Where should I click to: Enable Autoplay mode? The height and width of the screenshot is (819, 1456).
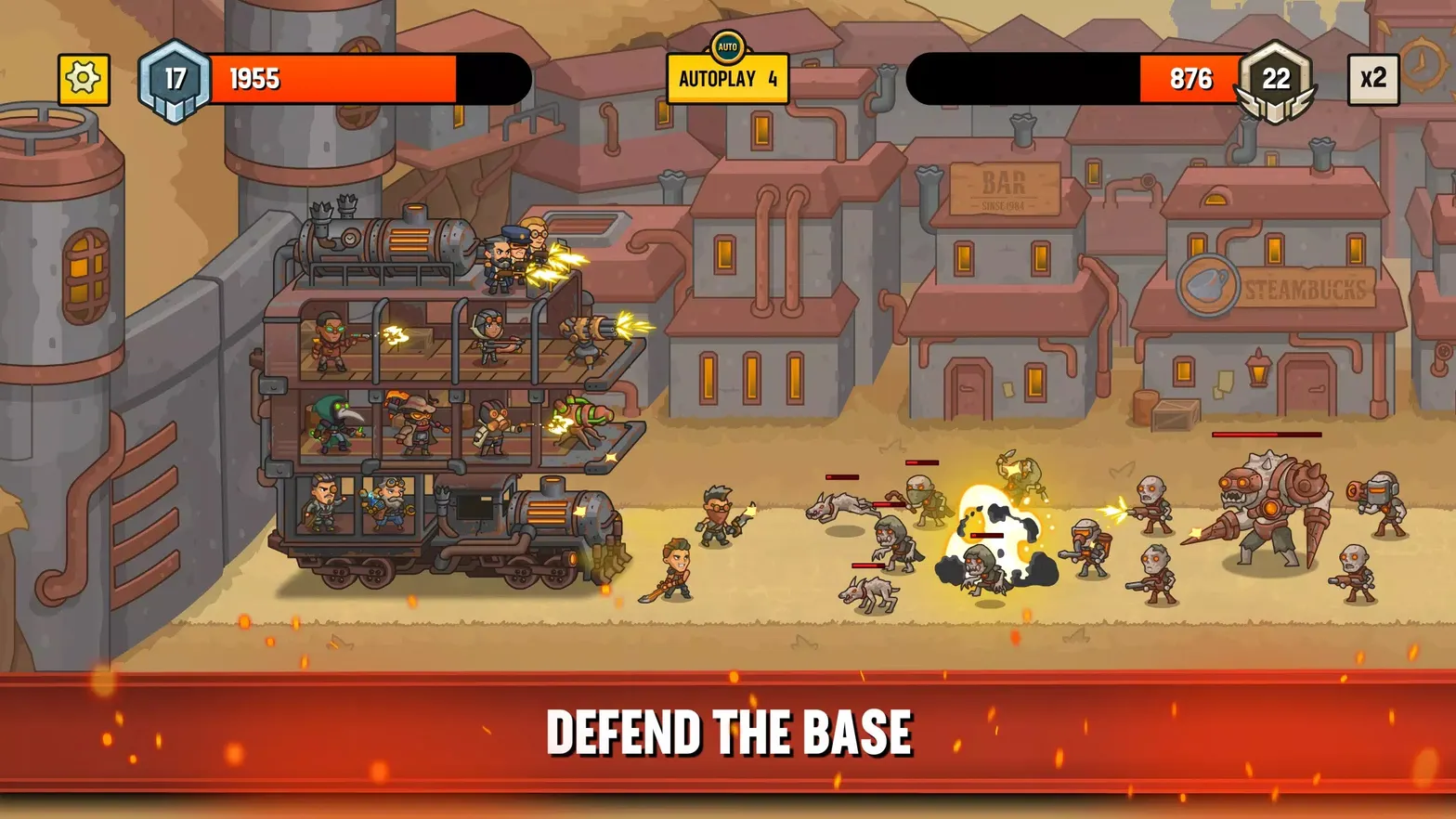point(727,79)
